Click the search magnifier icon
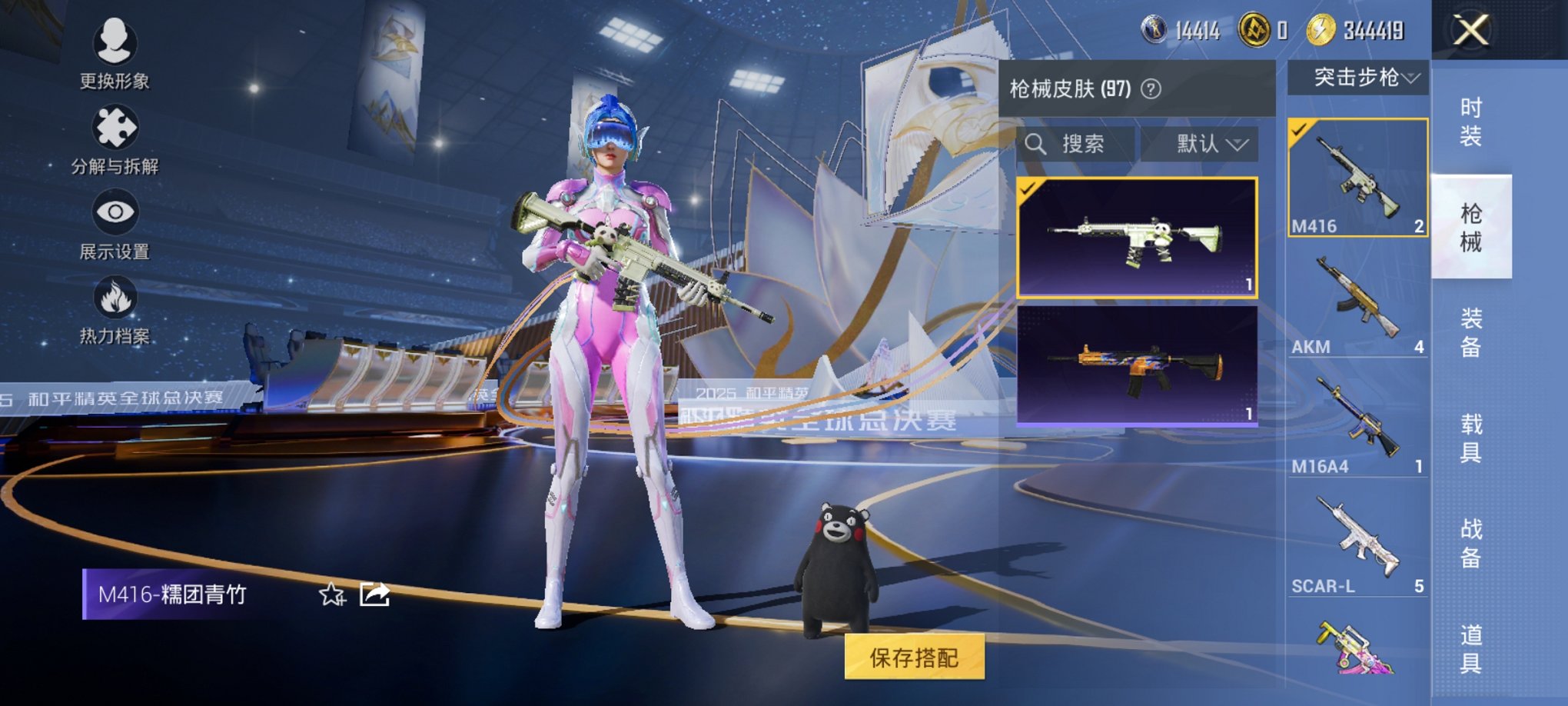This screenshot has height=706, width=1568. click(1038, 145)
